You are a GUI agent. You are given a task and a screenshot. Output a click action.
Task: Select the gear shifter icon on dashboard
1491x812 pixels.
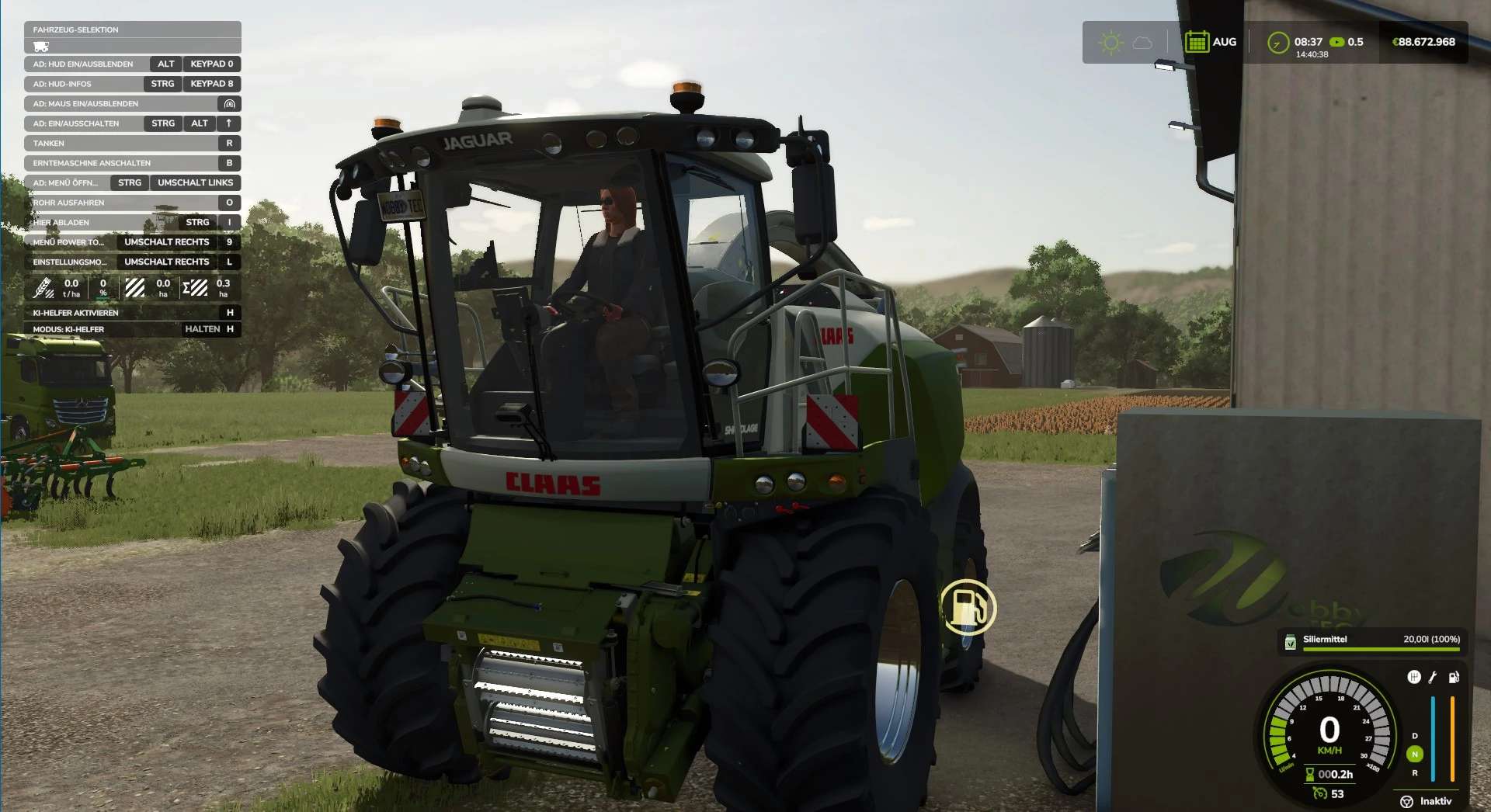[x=1414, y=677]
